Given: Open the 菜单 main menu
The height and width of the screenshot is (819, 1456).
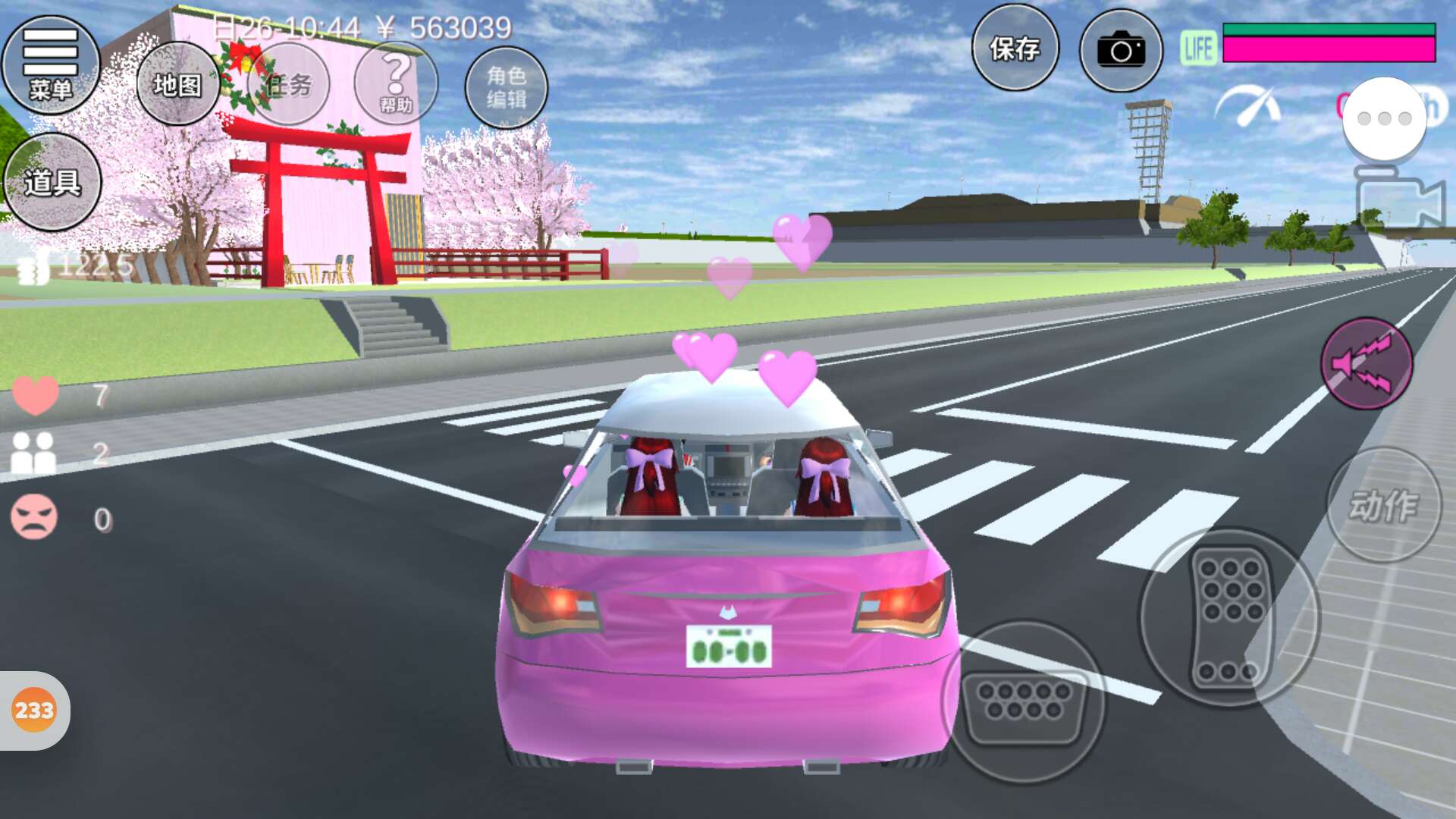Looking at the screenshot, I should point(51,65).
